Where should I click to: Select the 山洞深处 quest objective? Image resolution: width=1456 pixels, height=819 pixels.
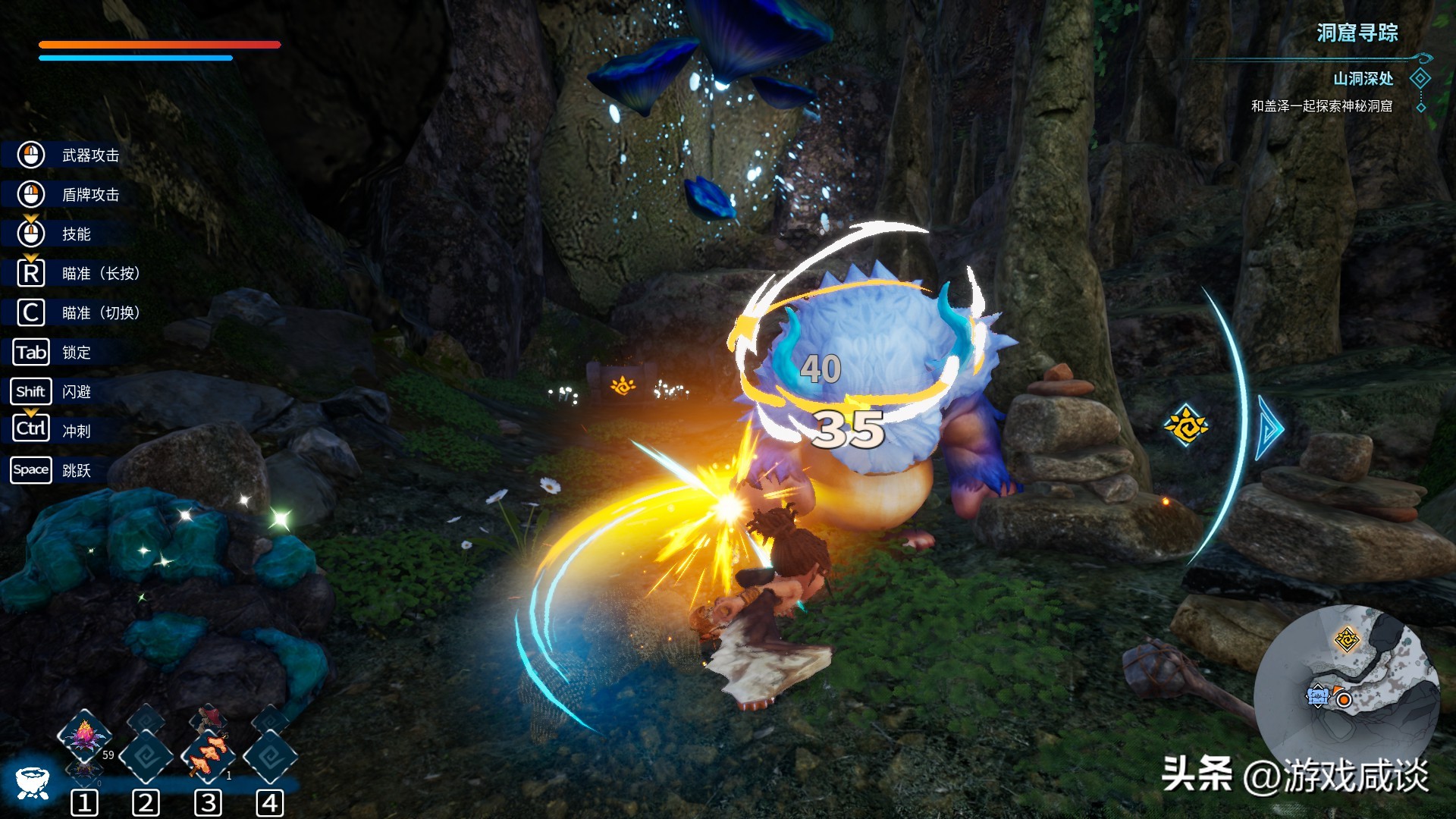point(1363,79)
